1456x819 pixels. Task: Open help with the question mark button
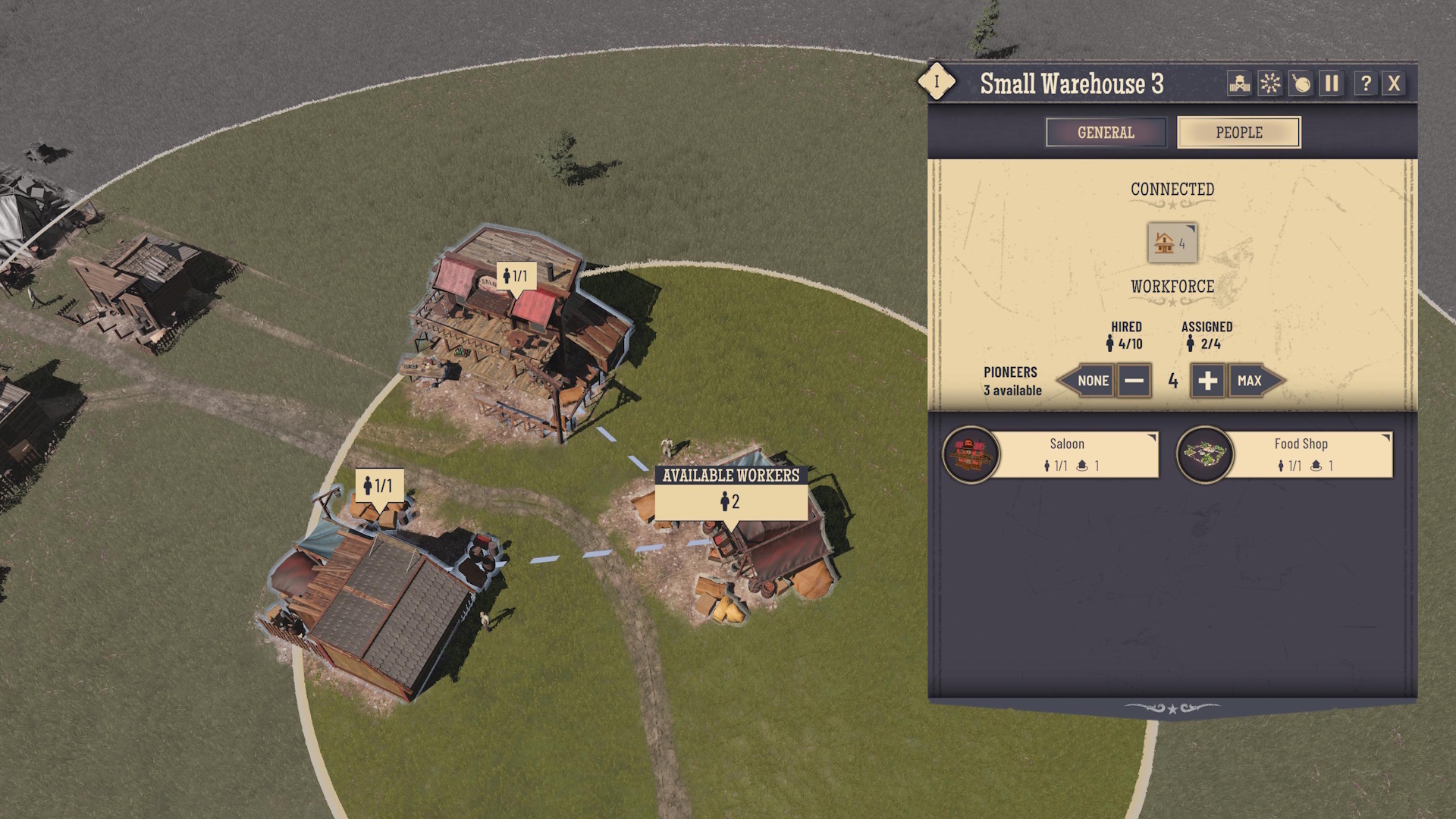1365,83
